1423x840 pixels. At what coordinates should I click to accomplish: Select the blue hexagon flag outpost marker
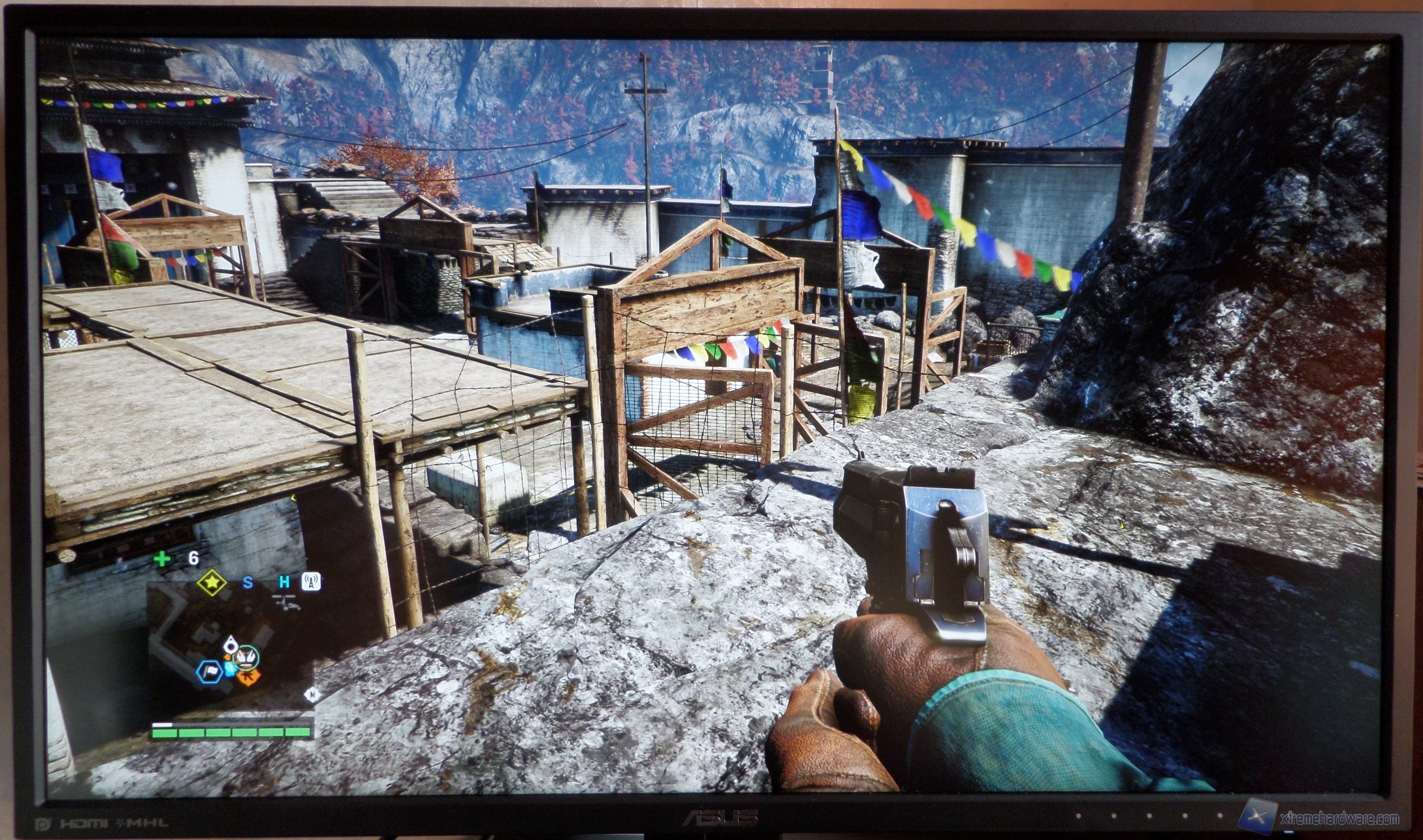click(x=210, y=671)
